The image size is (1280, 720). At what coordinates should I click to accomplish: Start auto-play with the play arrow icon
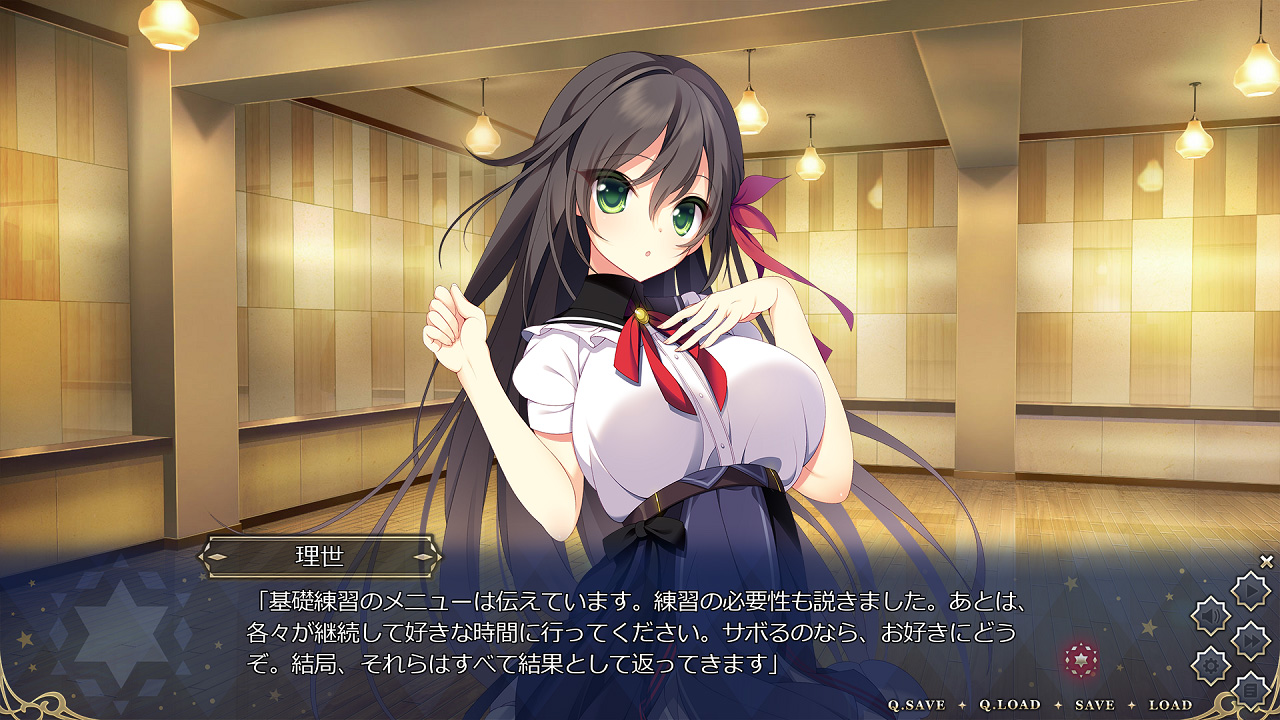tap(1250, 592)
